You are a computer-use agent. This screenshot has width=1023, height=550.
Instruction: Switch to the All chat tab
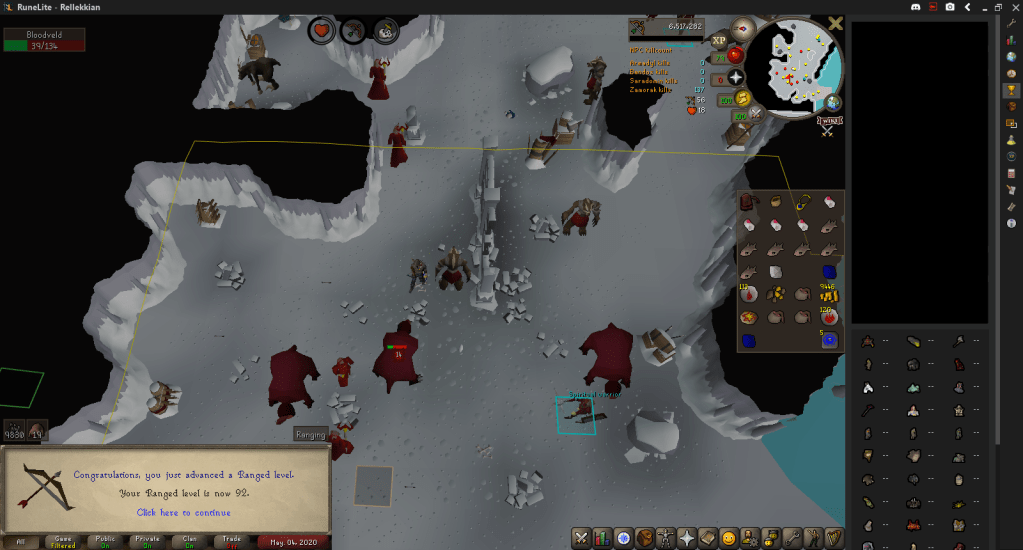[x=20, y=541]
